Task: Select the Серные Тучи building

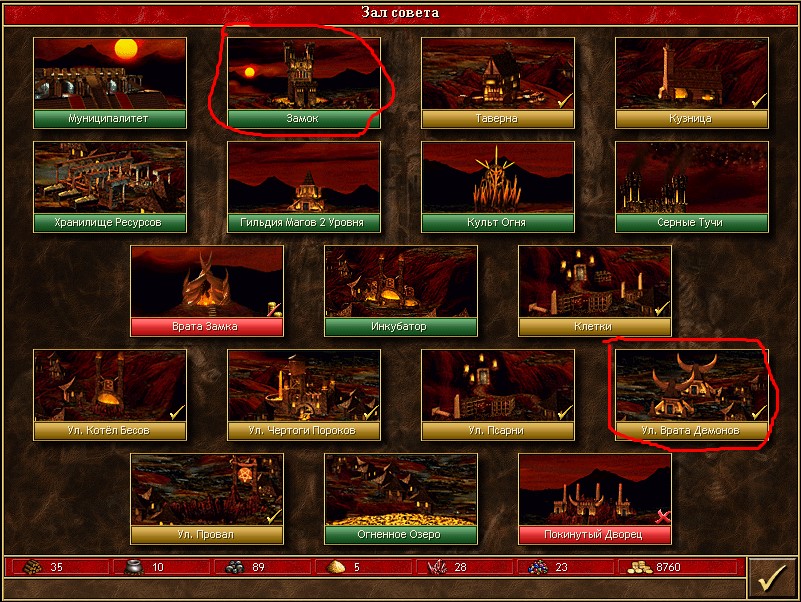Action: tap(692, 186)
